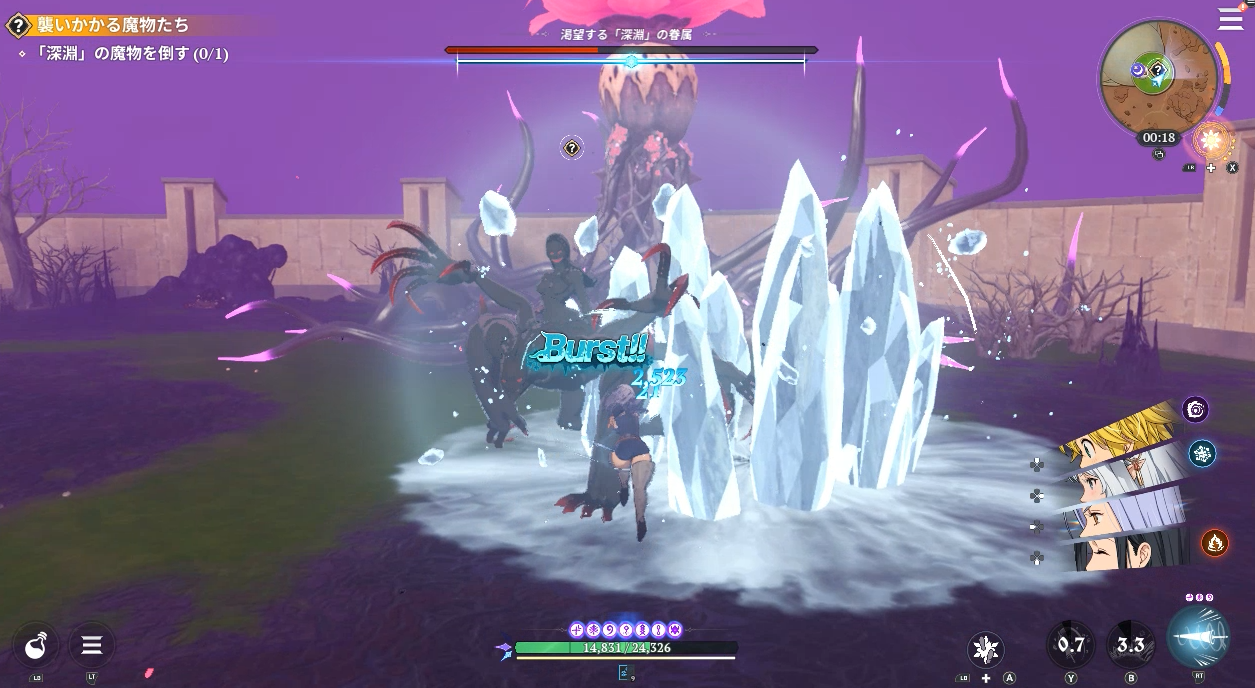Viewport: 1255px width, 688px height.
Task: Activate the glowing sun ultimate ability
Action: [1212, 139]
